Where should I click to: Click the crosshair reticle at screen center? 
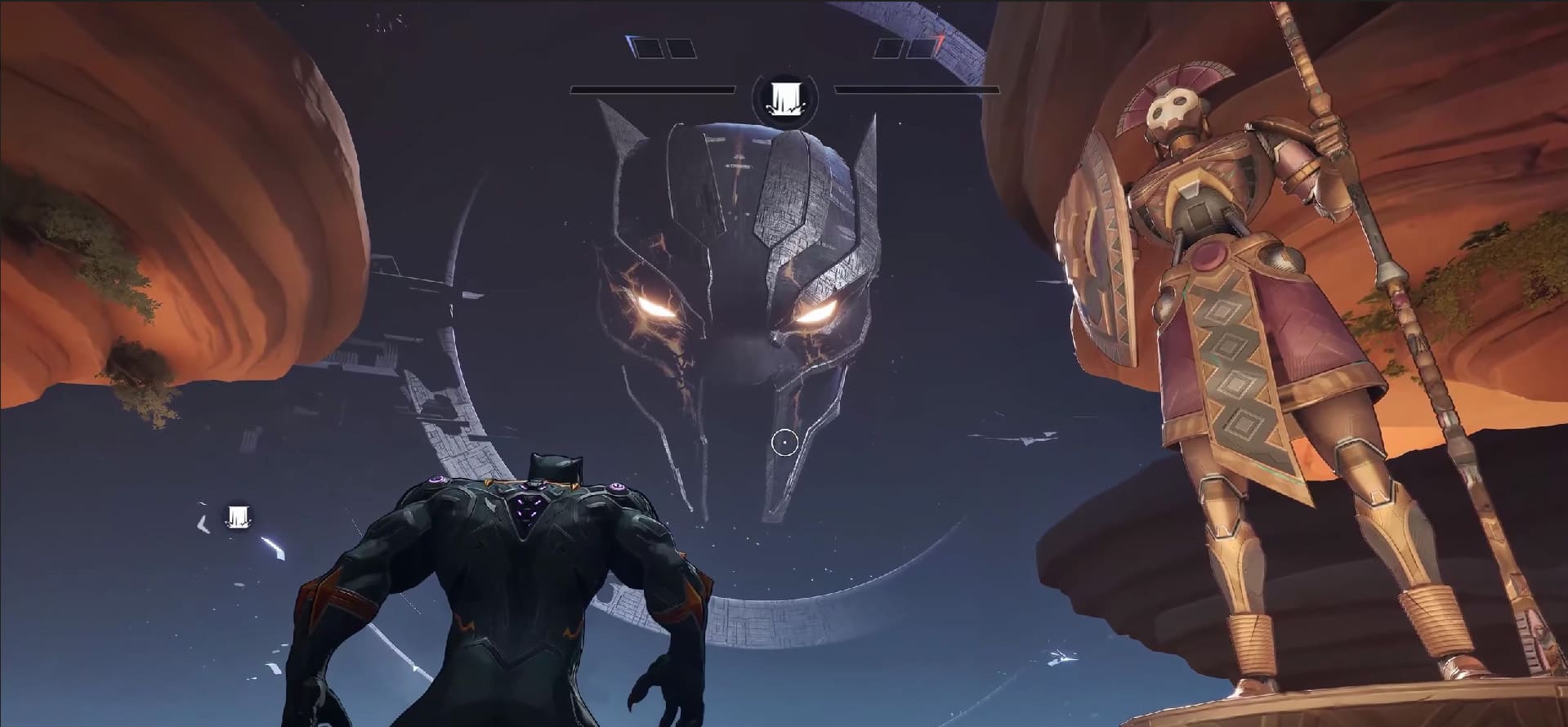pos(784,441)
